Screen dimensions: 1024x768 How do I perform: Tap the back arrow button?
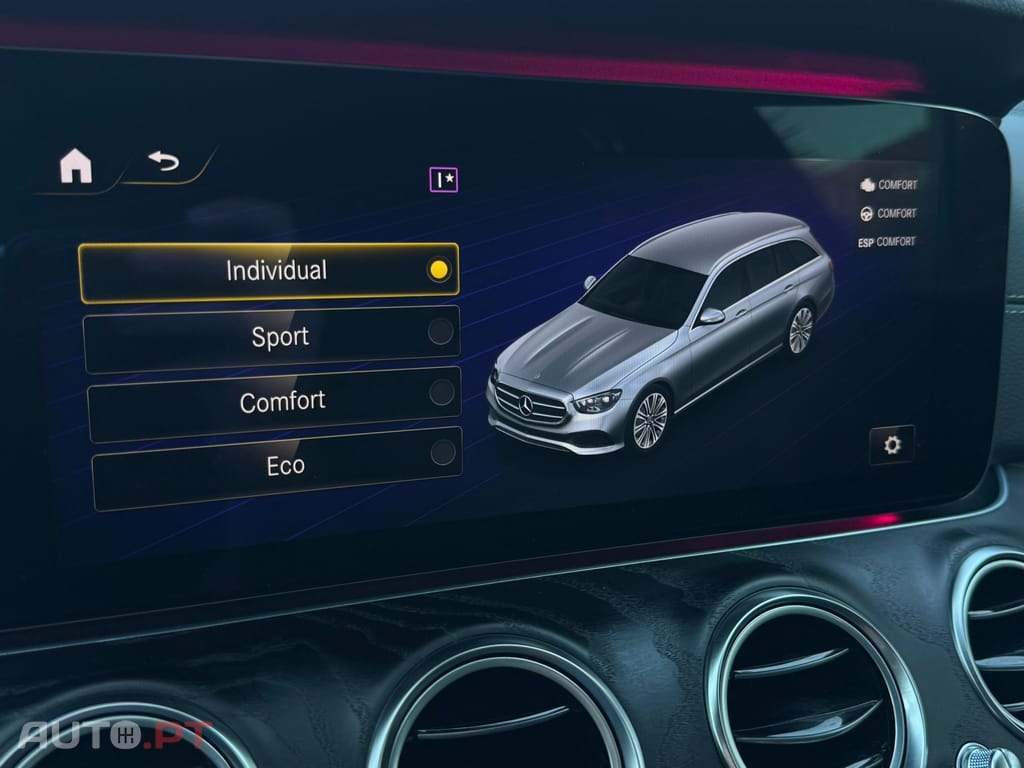coord(164,161)
